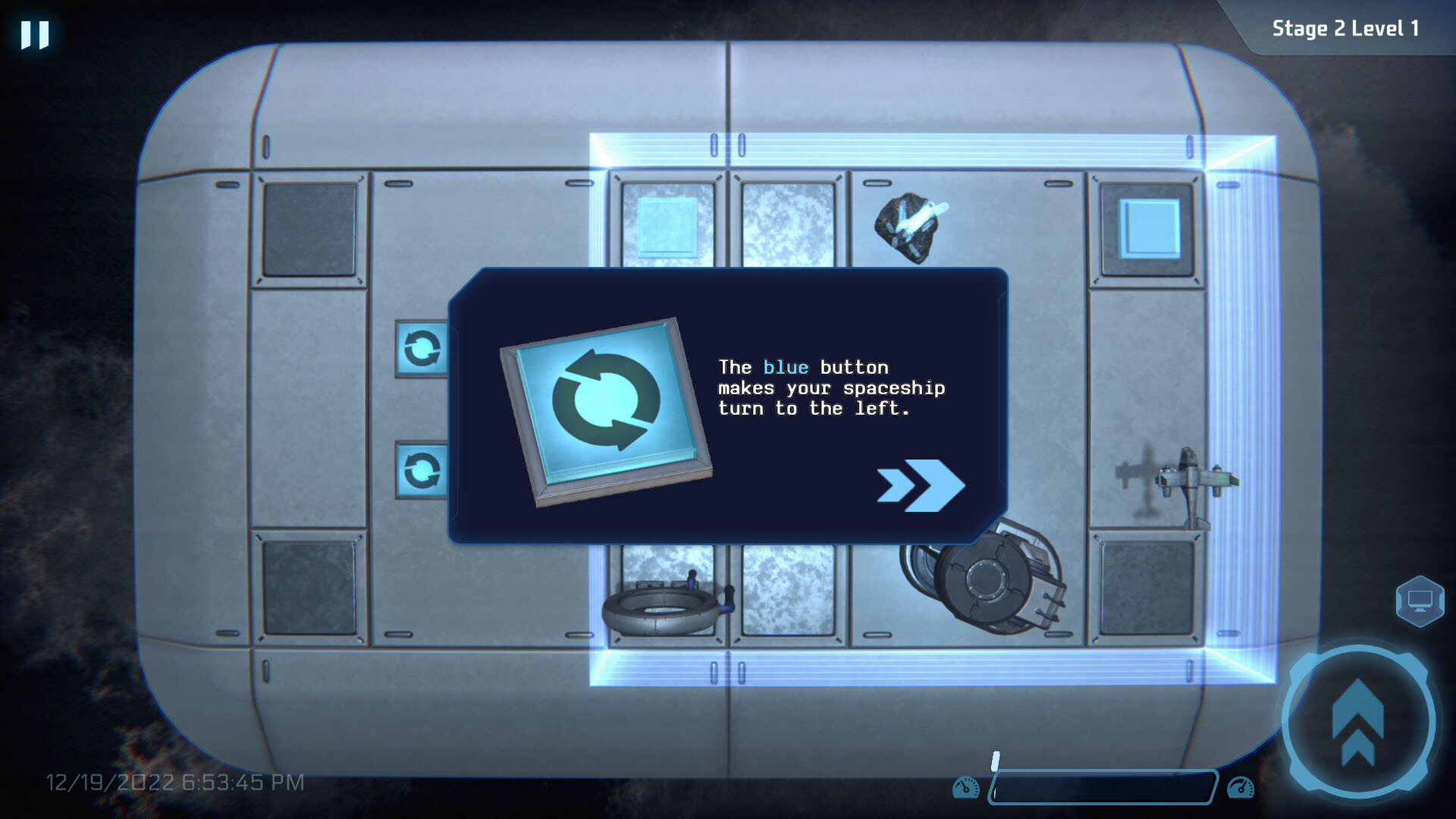Click the slow speedometer icon beside the bar
The height and width of the screenshot is (819, 1456).
965,786
